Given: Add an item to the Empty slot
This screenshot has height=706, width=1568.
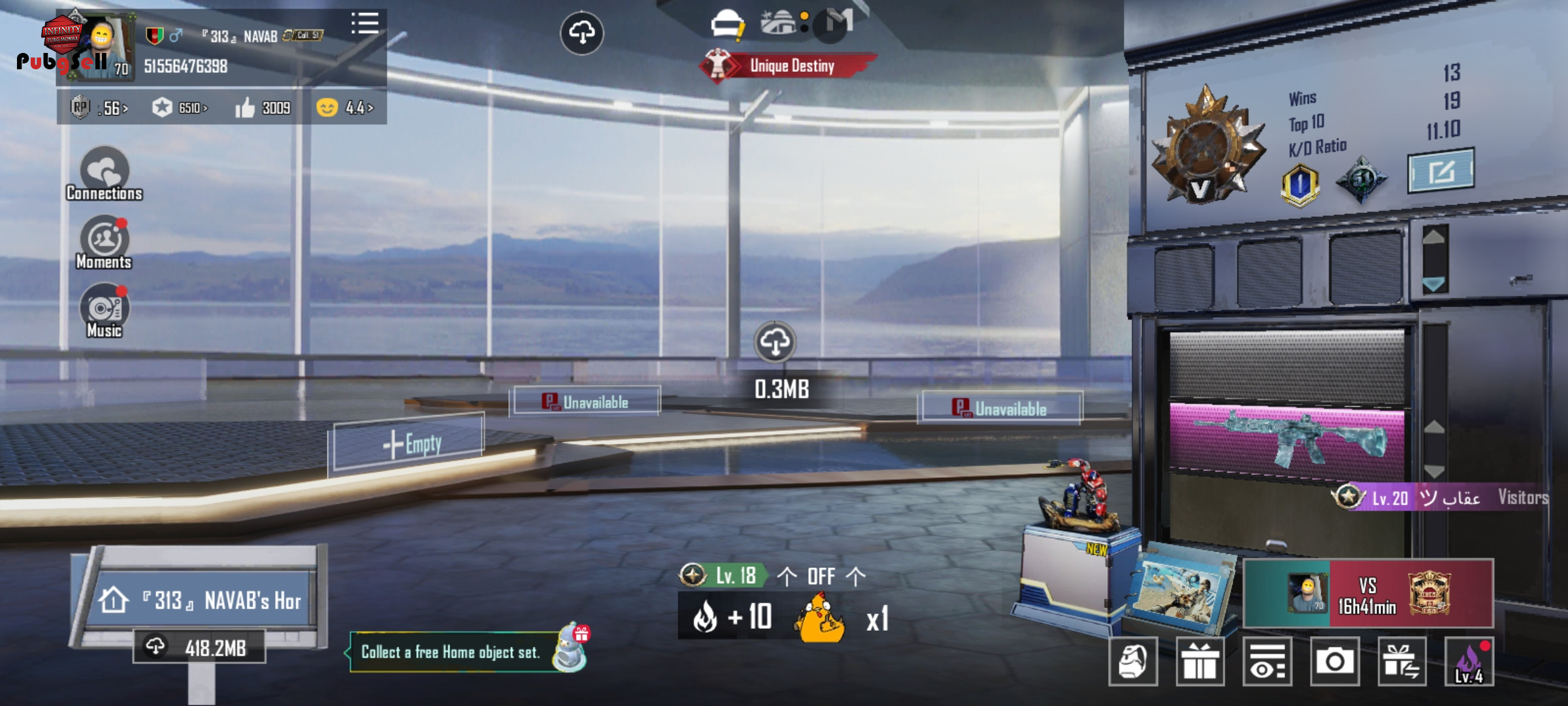Looking at the screenshot, I should 410,445.
